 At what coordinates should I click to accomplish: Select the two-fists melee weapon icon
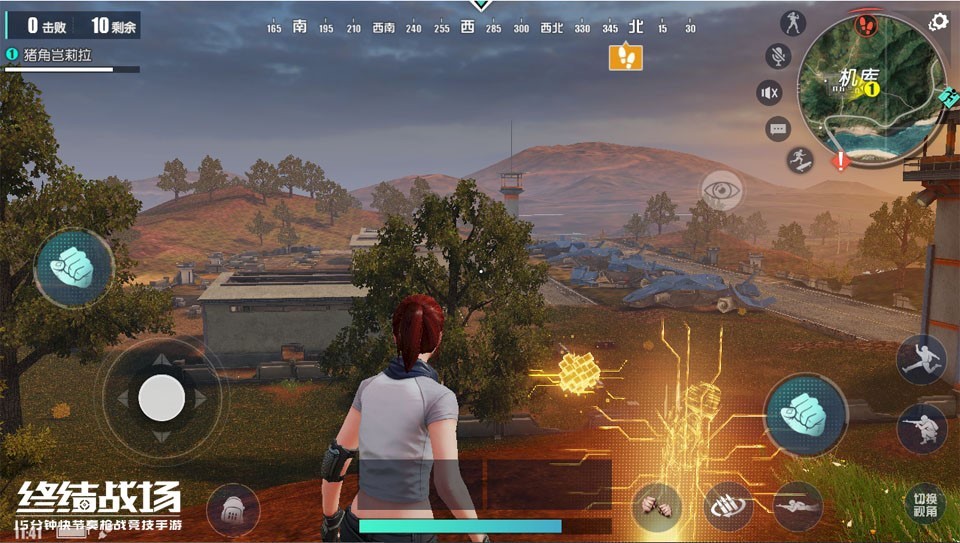[657, 506]
